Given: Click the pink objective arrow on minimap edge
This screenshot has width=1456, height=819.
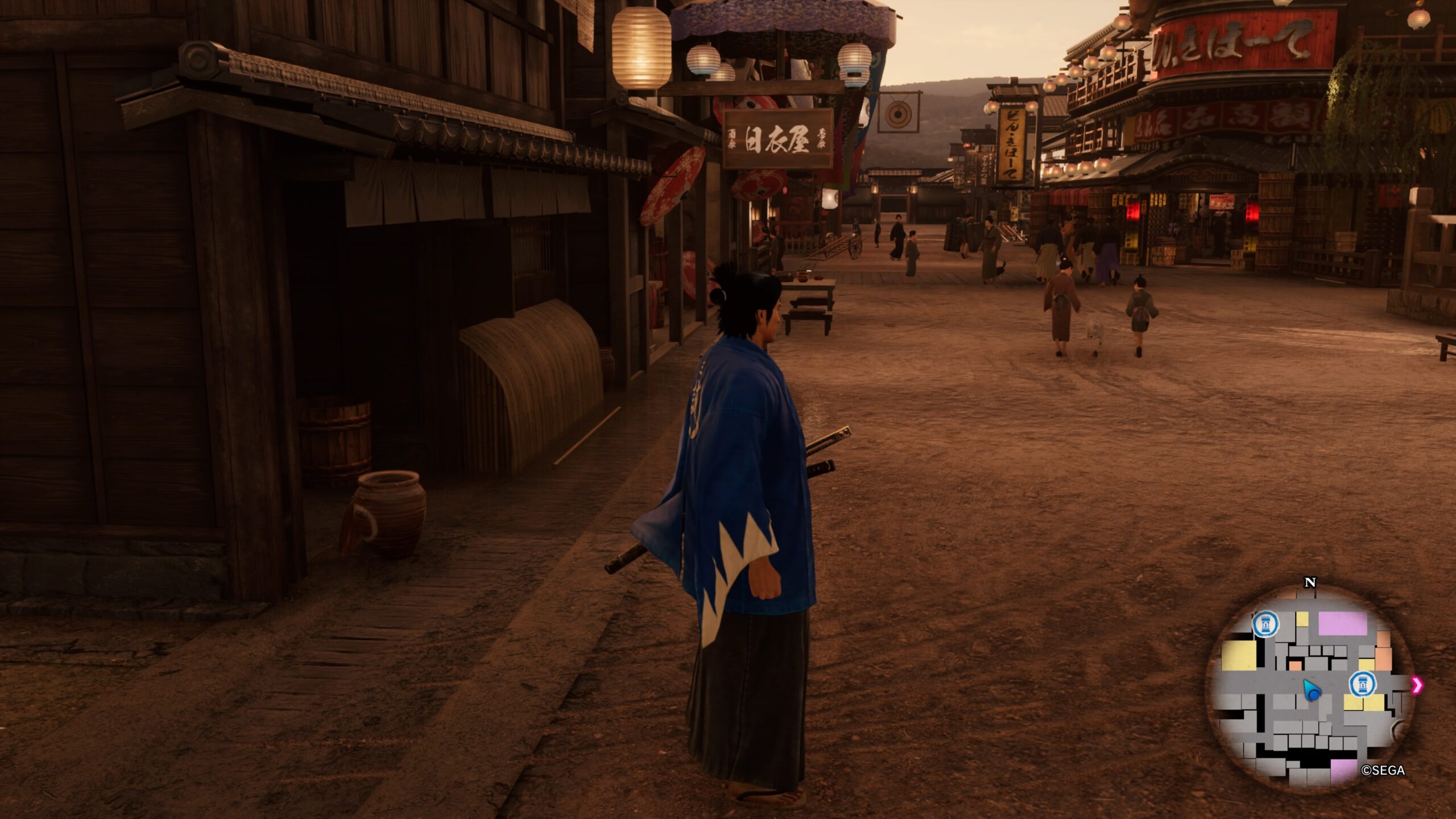Looking at the screenshot, I should tap(1416, 685).
